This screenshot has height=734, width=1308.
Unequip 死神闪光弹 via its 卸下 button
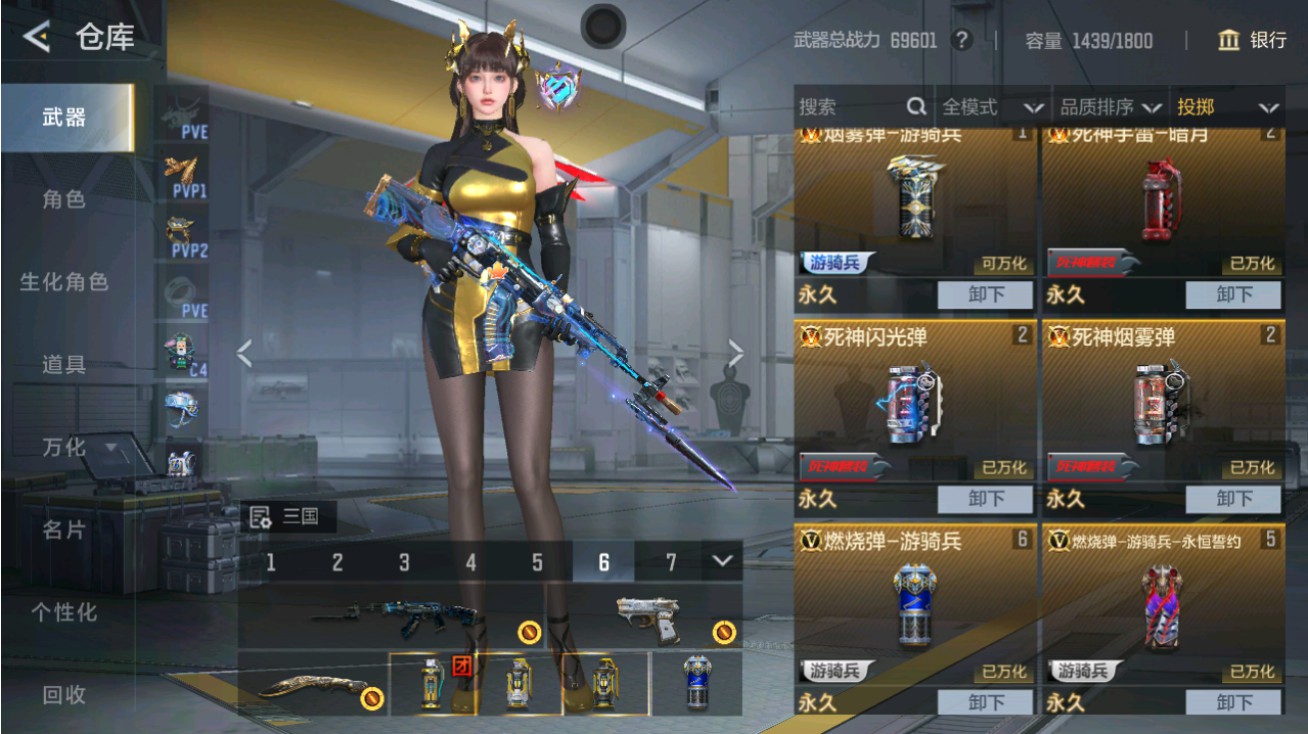(x=985, y=499)
